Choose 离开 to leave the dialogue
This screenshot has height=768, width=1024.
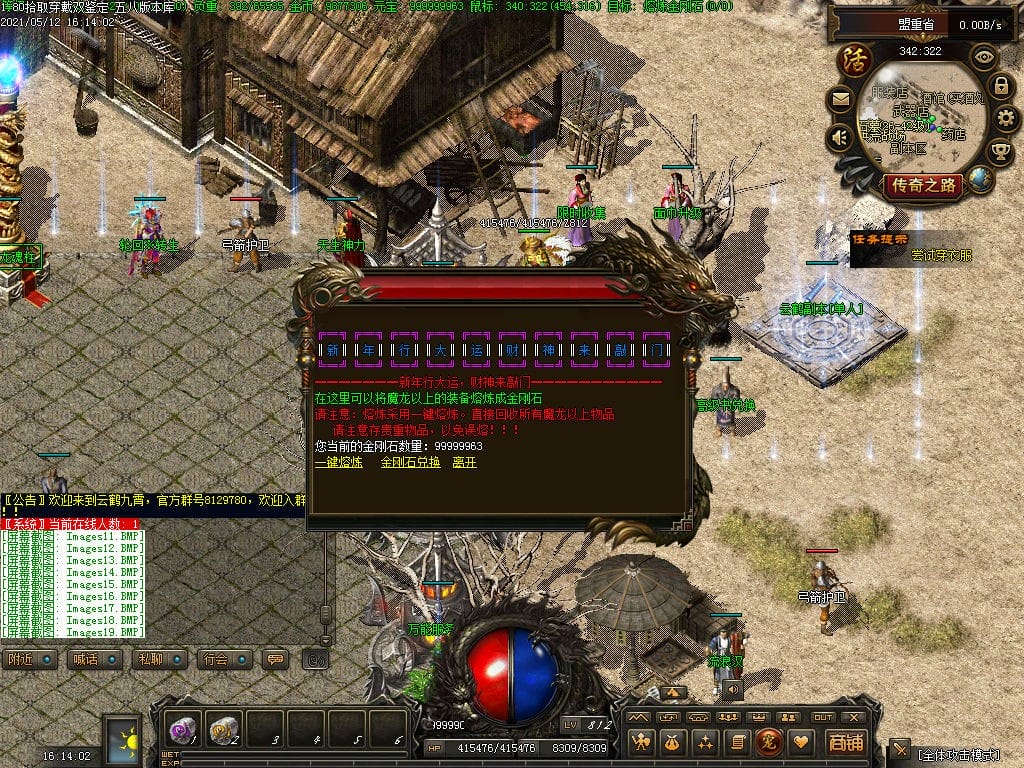coord(464,463)
